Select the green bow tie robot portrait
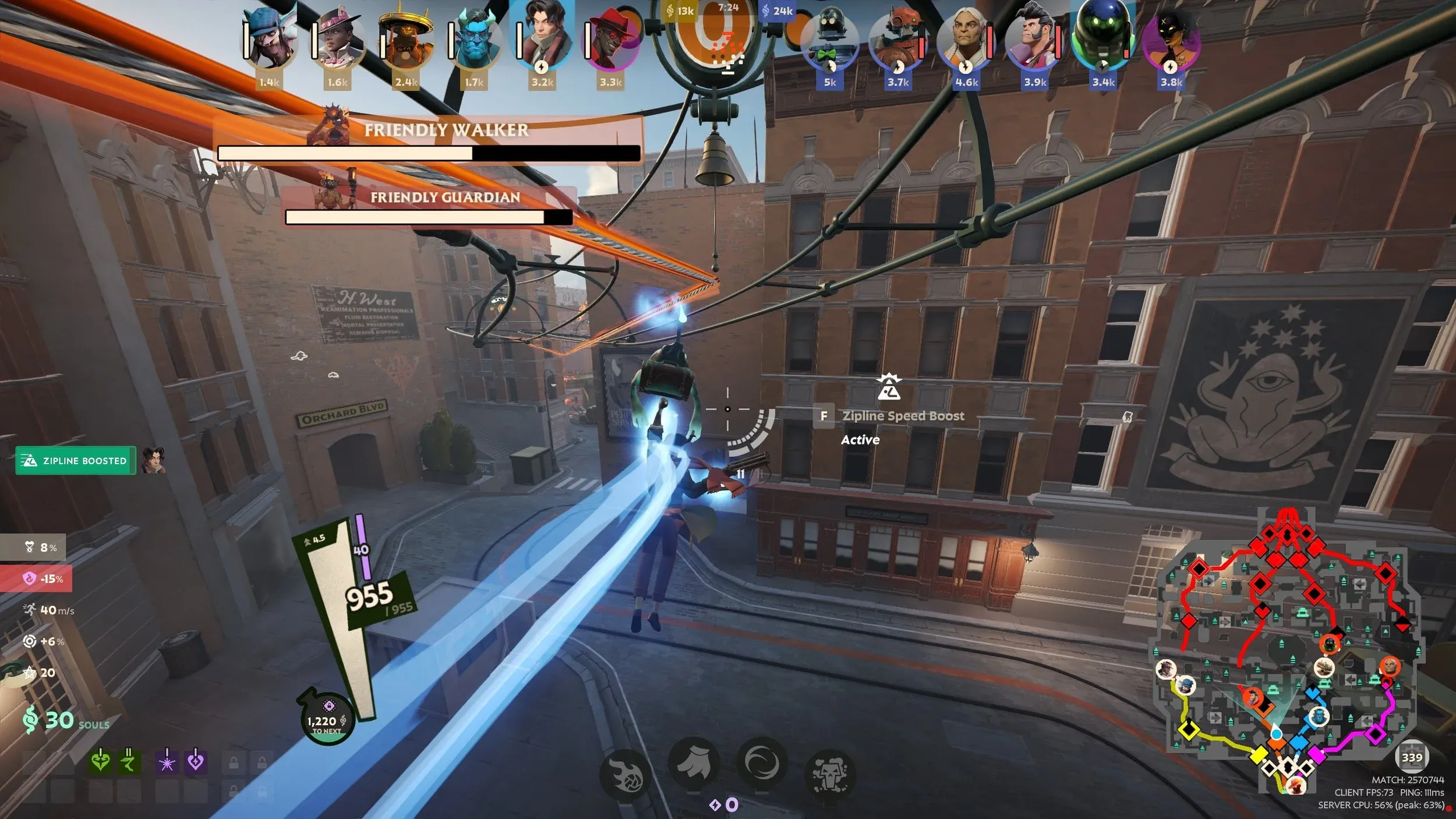 click(830, 42)
